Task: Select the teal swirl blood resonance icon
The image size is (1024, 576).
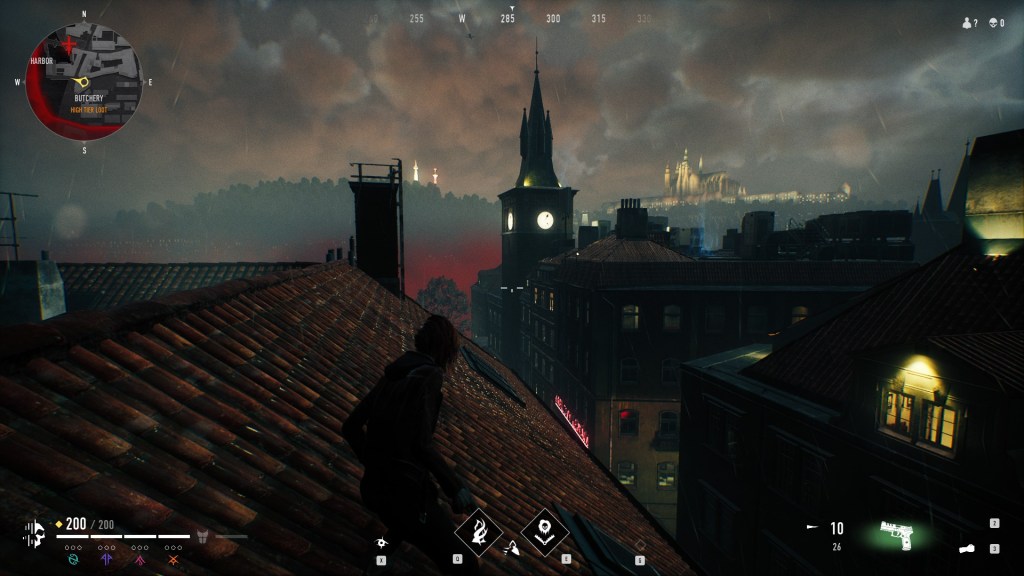Action: 72,559
